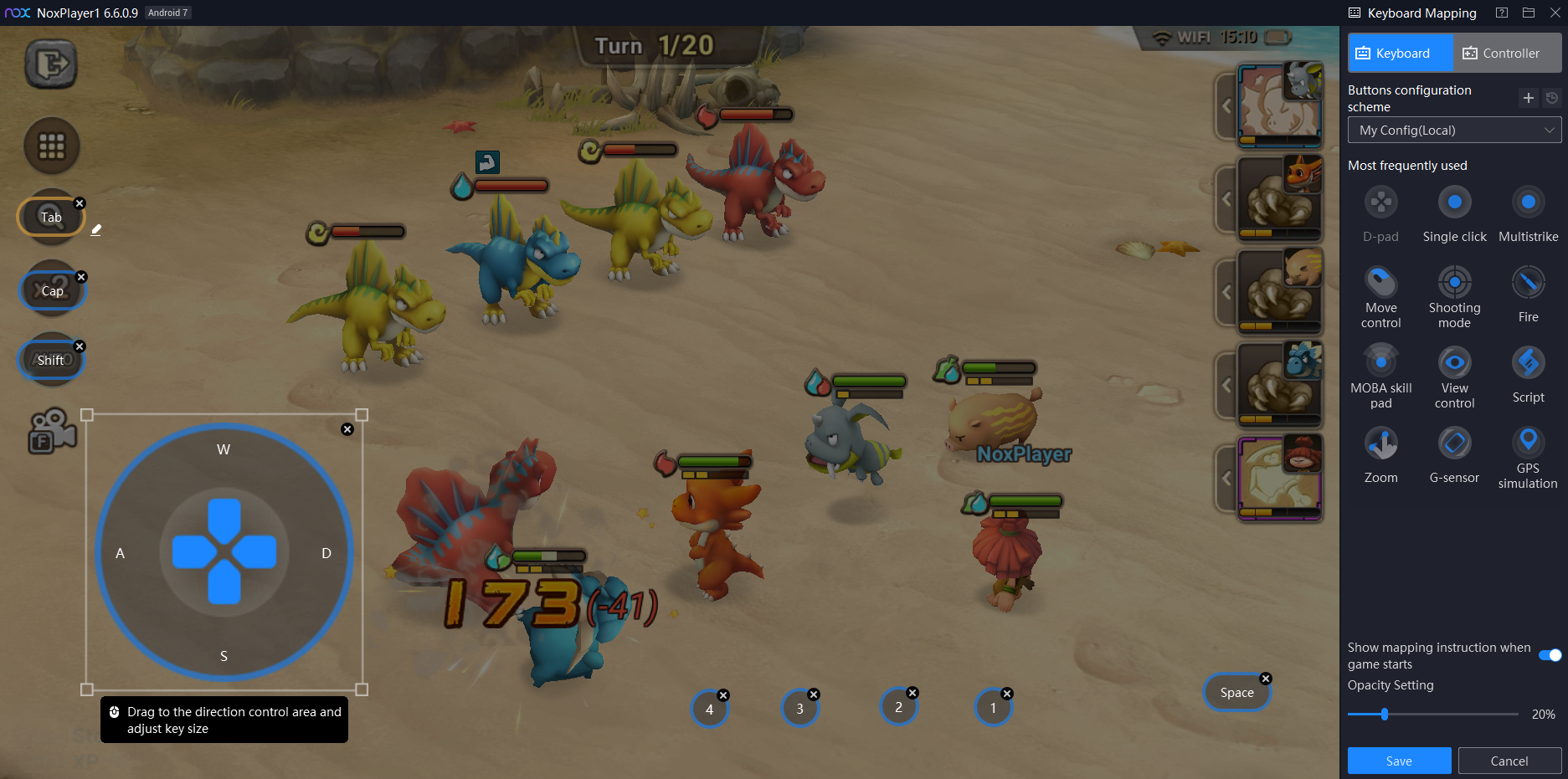Open the My Config(Local) scheme dropdown
The width and height of the screenshot is (1568, 779).
1454,131
